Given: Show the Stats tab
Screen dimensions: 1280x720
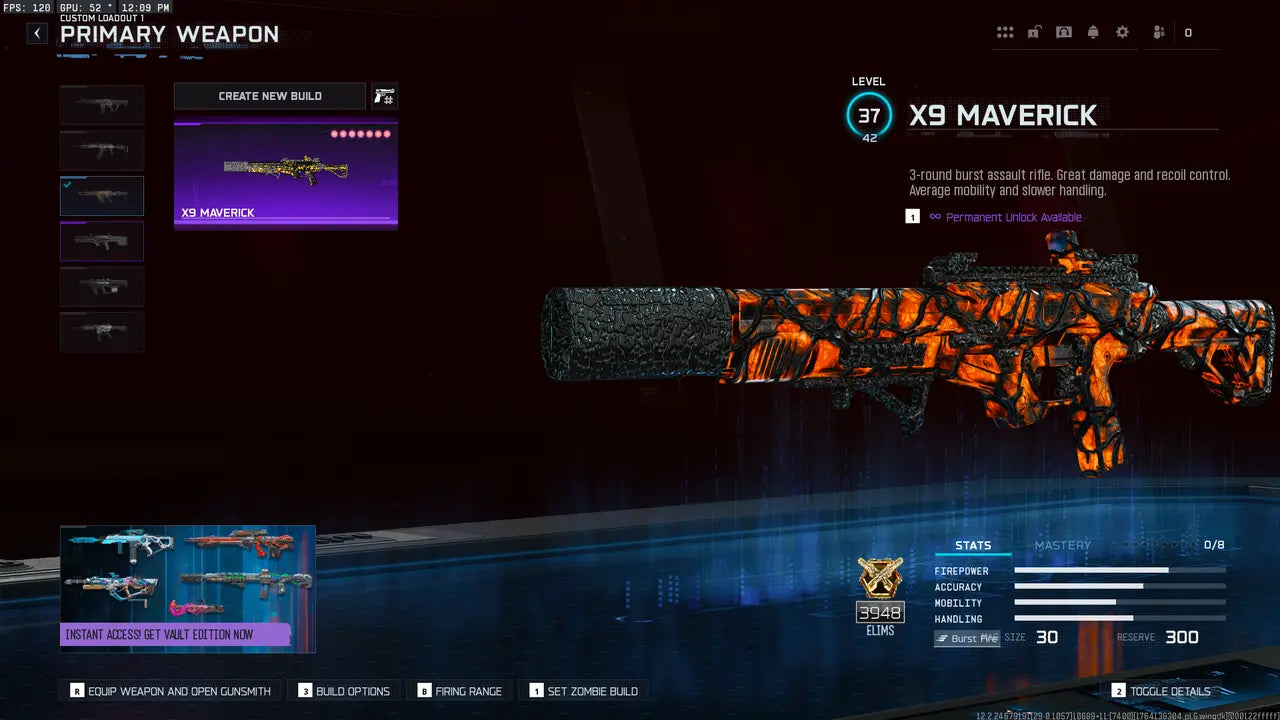Looking at the screenshot, I should tap(973, 545).
